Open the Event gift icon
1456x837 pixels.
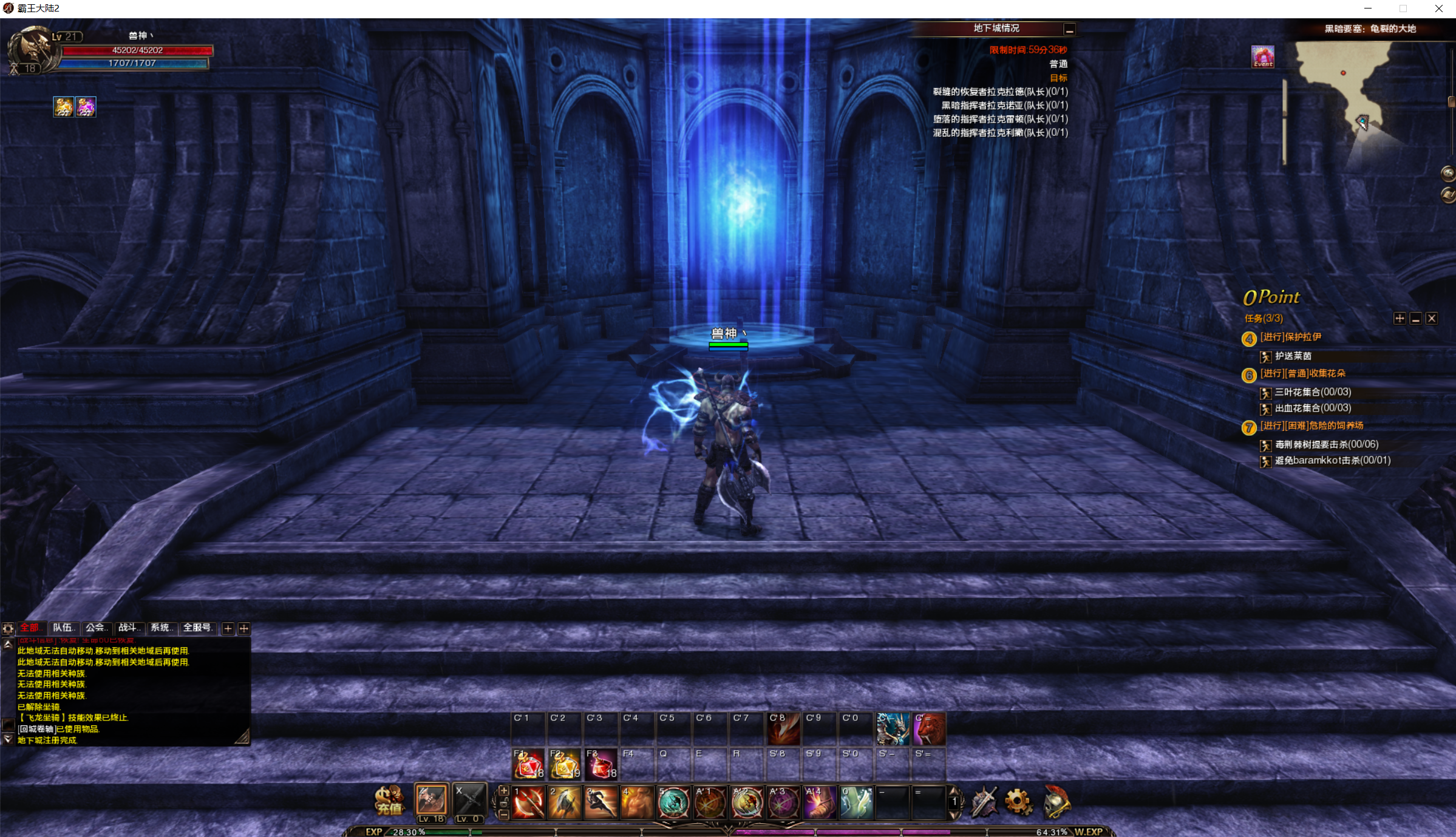[x=1263, y=56]
